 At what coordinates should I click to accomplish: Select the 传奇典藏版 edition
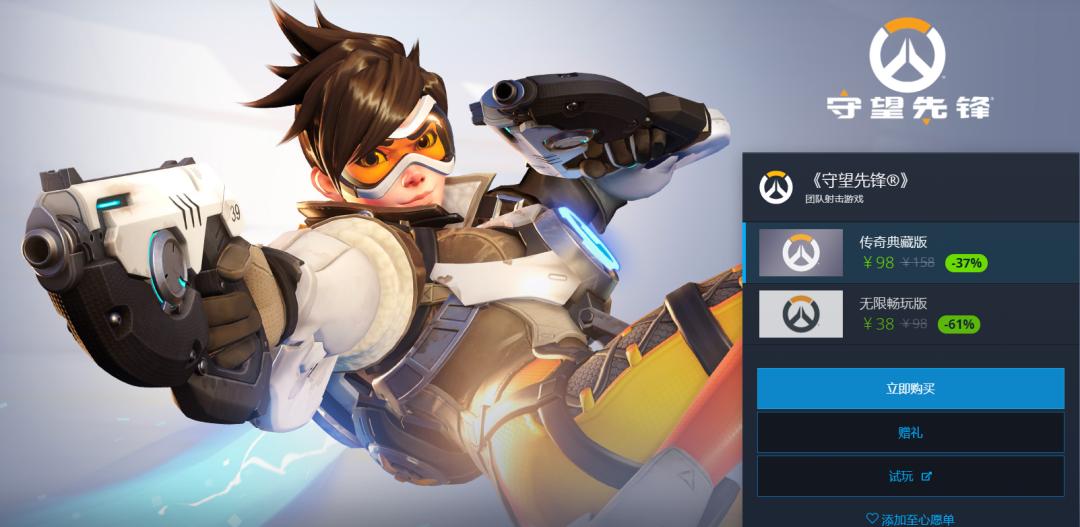(910, 253)
